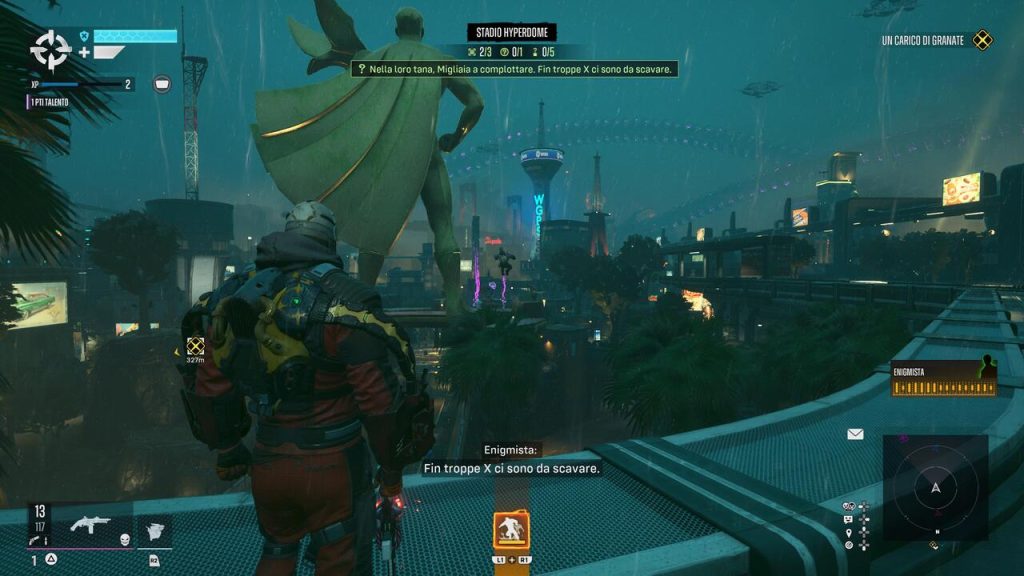Choose the map pin shortcut icon

click(x=849, y=532)
